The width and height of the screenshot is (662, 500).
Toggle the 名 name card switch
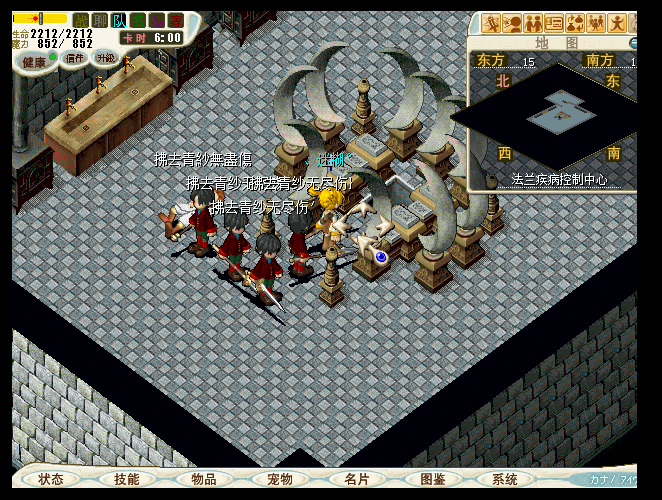pyautogui.click(x=138, y=20)
